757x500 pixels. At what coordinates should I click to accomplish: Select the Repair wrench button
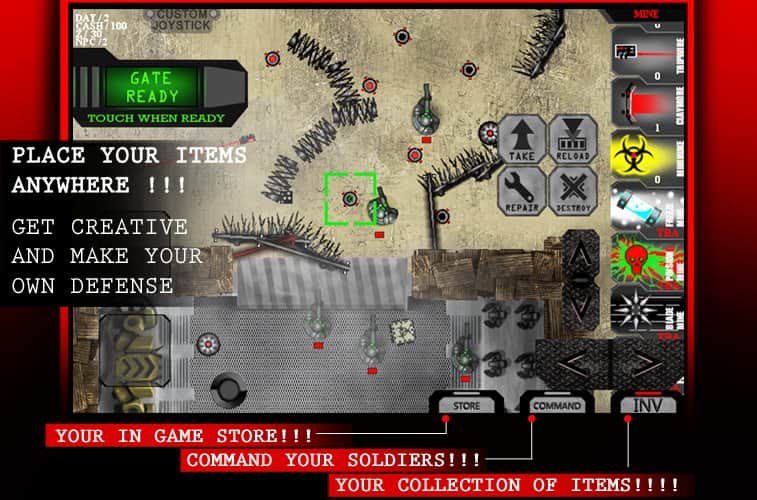click(521, 189)
